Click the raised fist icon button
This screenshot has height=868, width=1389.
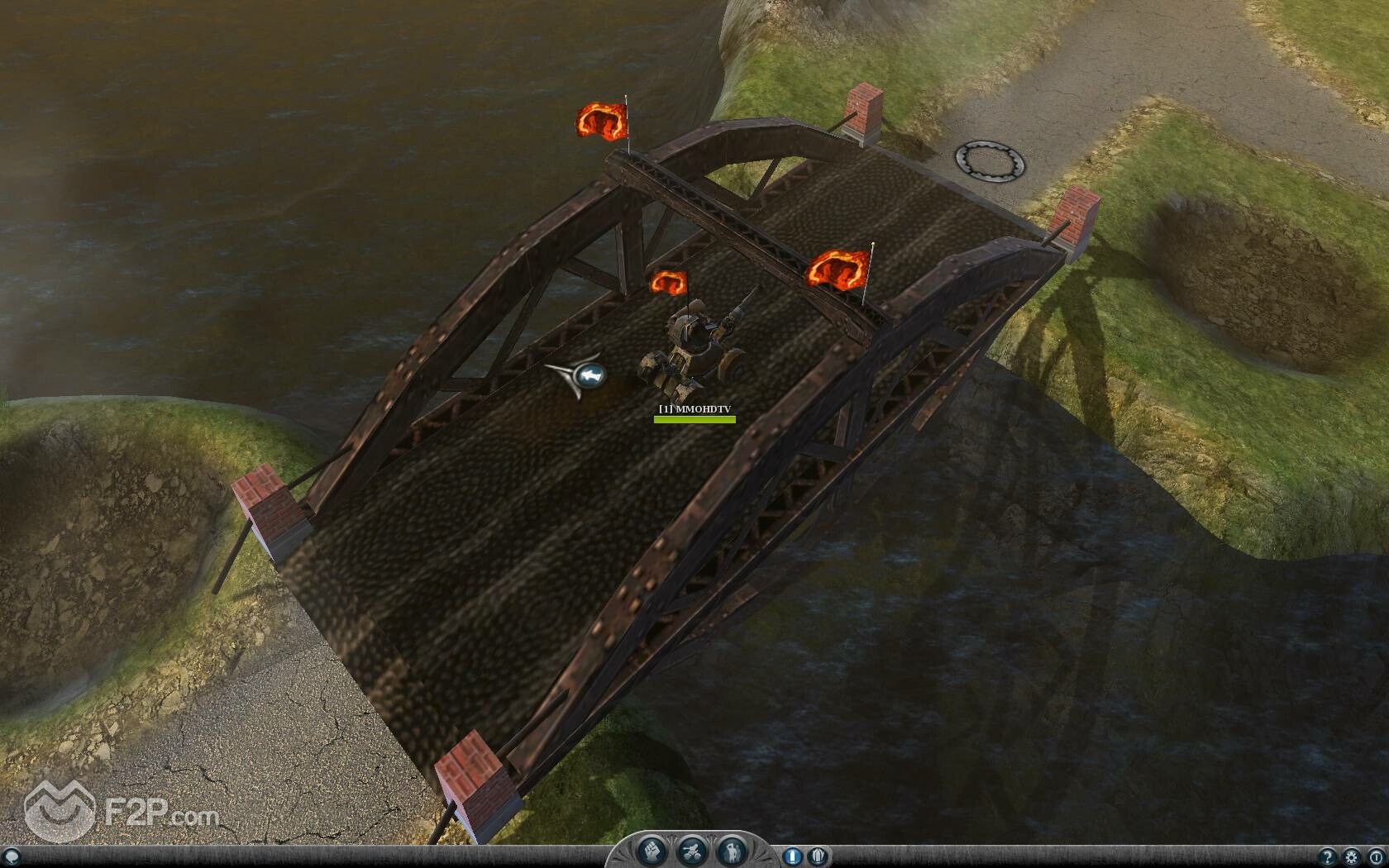coord(652,851)
